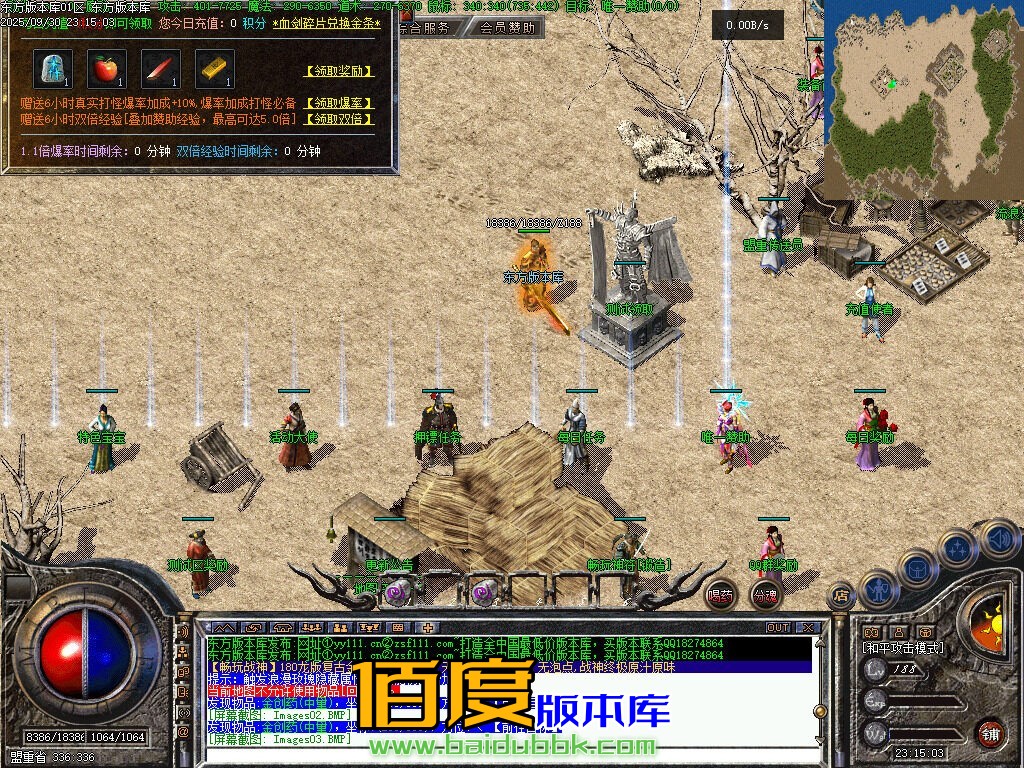Click the red 铺 stall button
Viewport: 1024px width, 768px height.
click(x=991, y=733)
